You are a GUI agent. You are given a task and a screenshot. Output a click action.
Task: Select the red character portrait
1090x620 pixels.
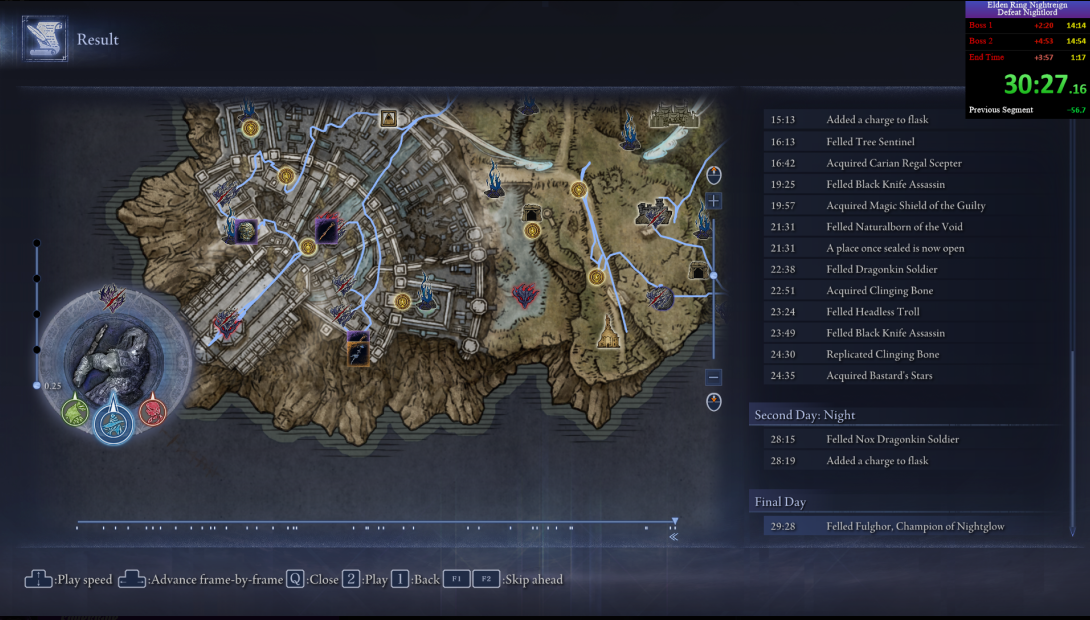pyautogui.click(x=152, y=410)
